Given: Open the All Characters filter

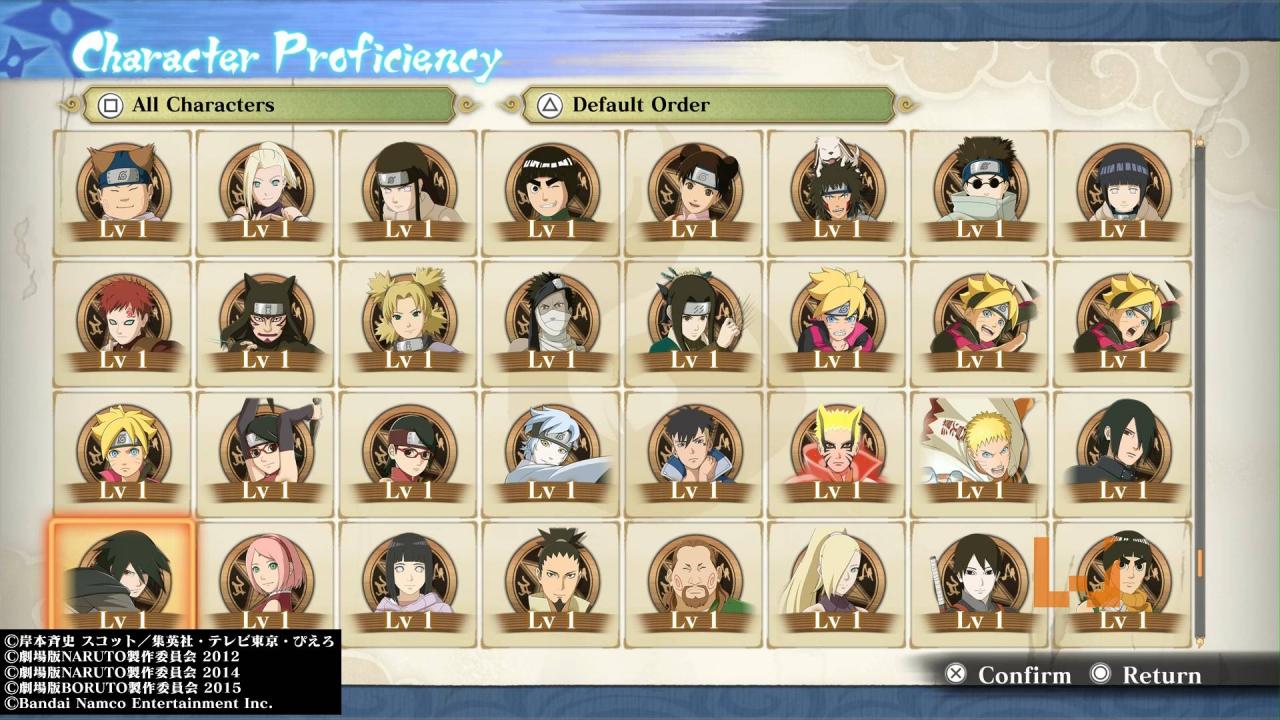Looking at the screenshot, I should click(268, 105).
